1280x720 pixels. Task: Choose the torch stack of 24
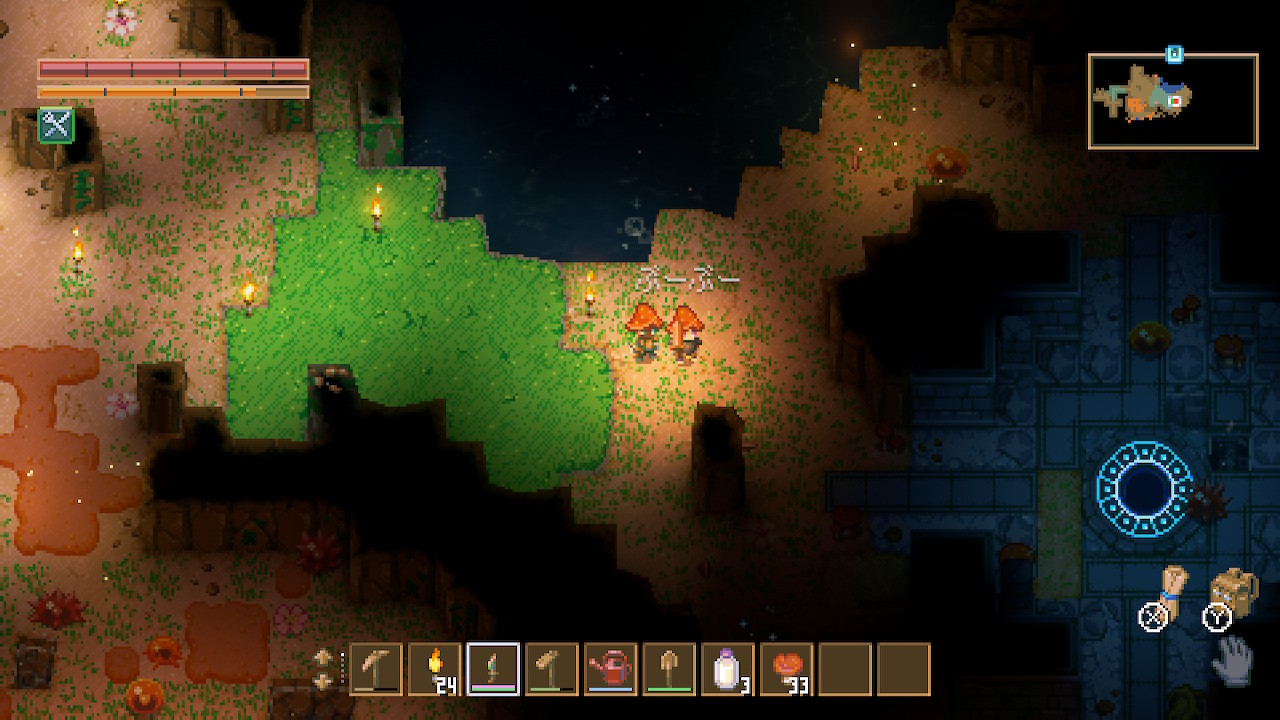coord(435,669)
